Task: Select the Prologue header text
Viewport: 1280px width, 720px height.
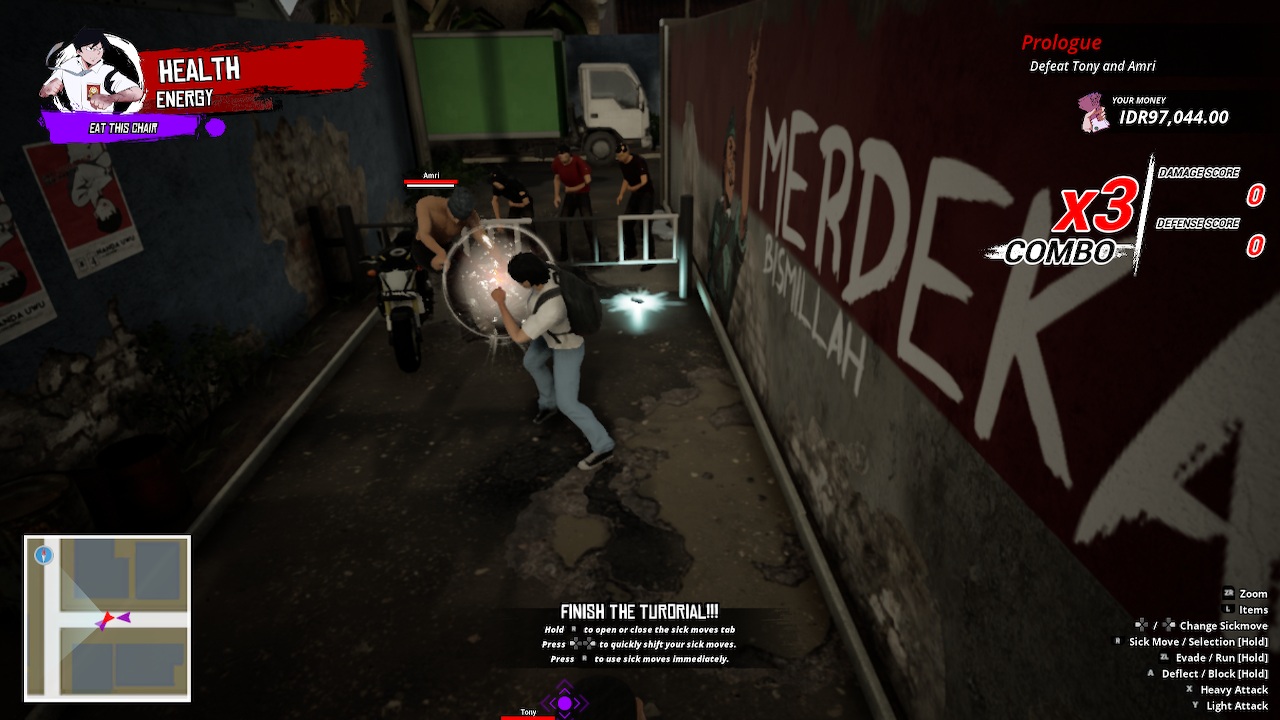Action: coord(1061,42)
